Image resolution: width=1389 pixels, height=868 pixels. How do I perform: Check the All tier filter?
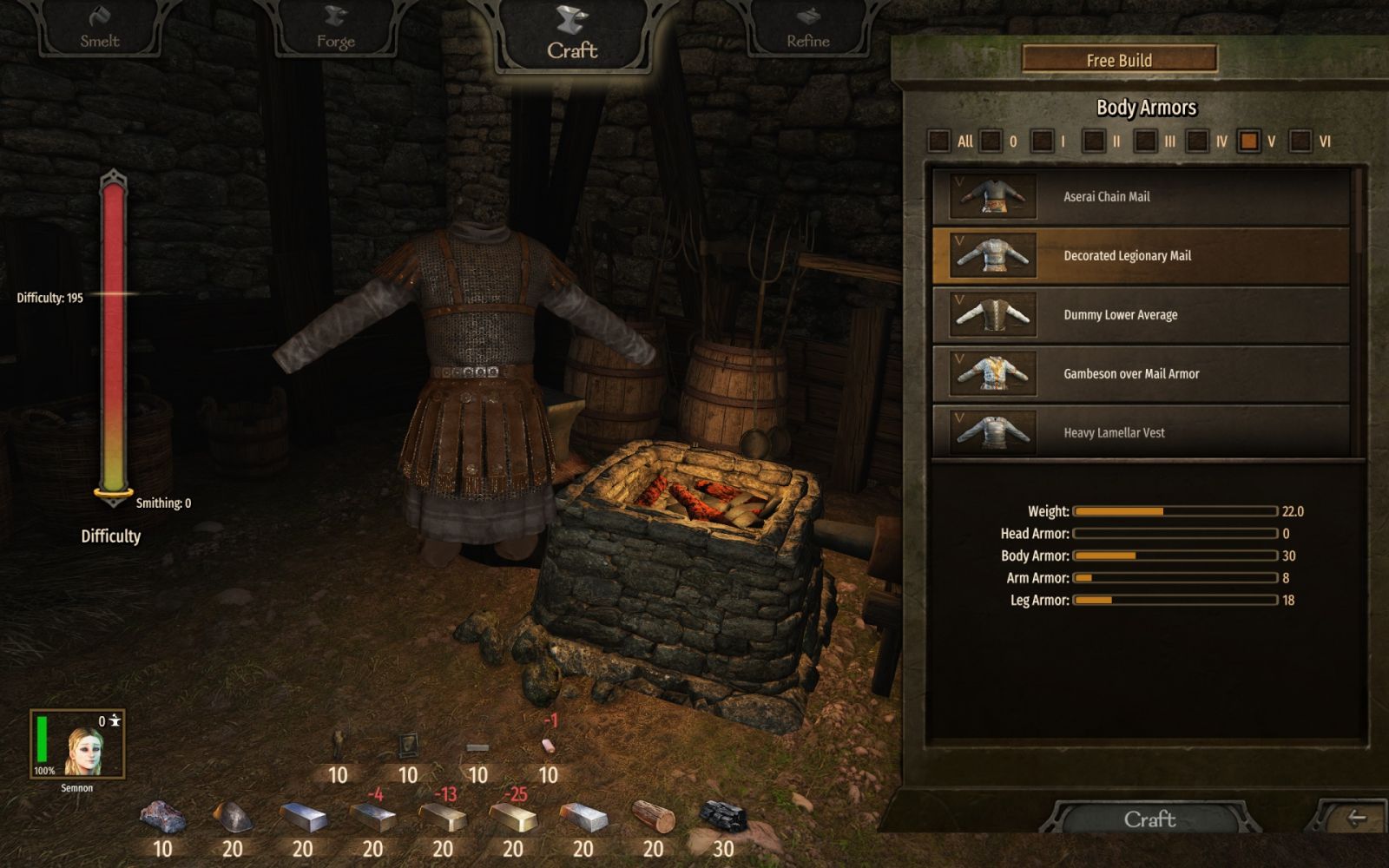(x=939, y=141)
